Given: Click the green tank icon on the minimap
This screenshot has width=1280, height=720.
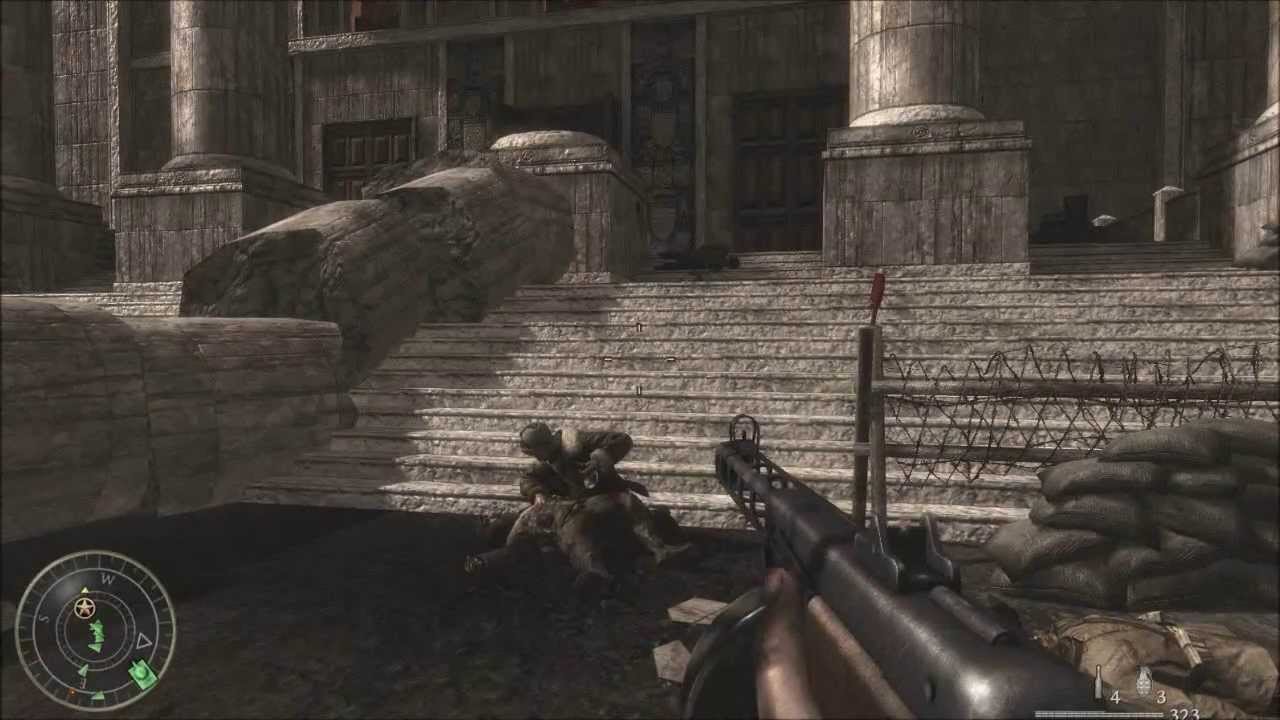Looking at the screenshot, I should (140, 672).
